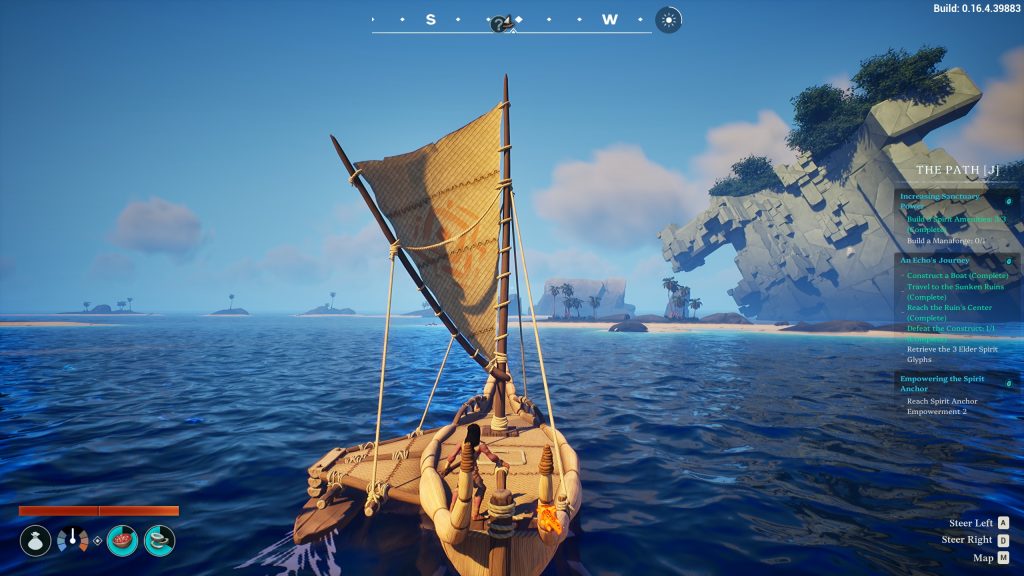Select the Empowering the Spirit Anchor quest
Screen dimensions: 1024x576
click(942, 383)
